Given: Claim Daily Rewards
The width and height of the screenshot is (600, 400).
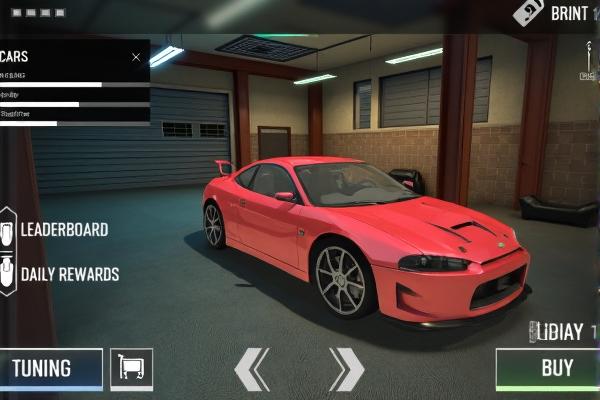Looking at the screenshot, I should pyautogui.click(x=68, y=274).
